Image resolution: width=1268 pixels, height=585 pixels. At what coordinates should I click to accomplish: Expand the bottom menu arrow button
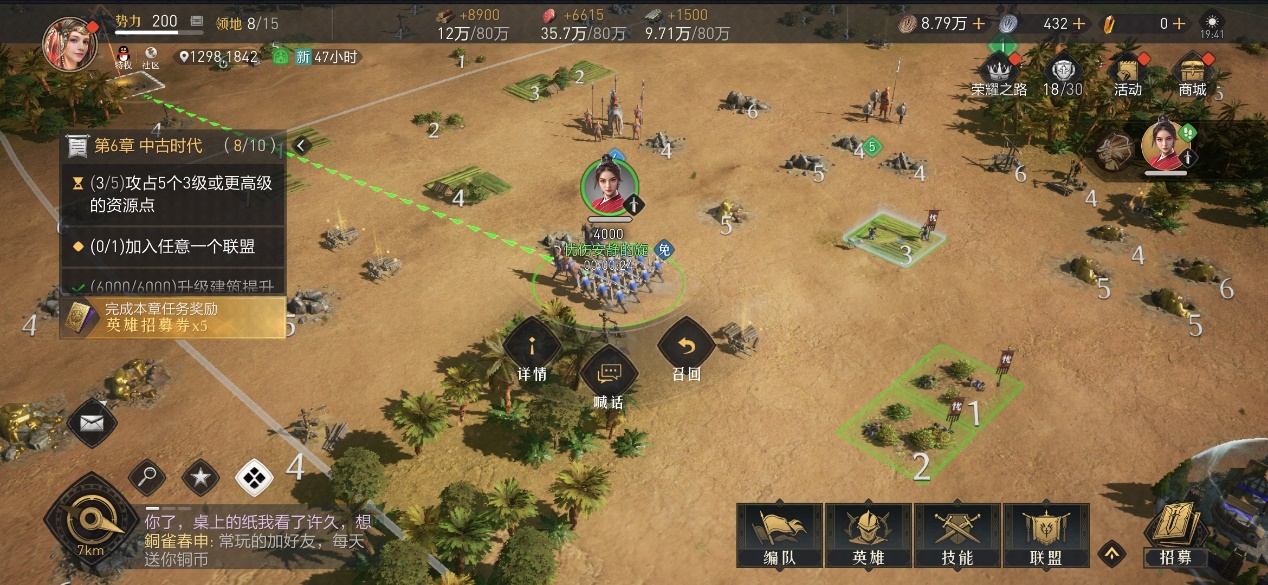[1110, 552]
